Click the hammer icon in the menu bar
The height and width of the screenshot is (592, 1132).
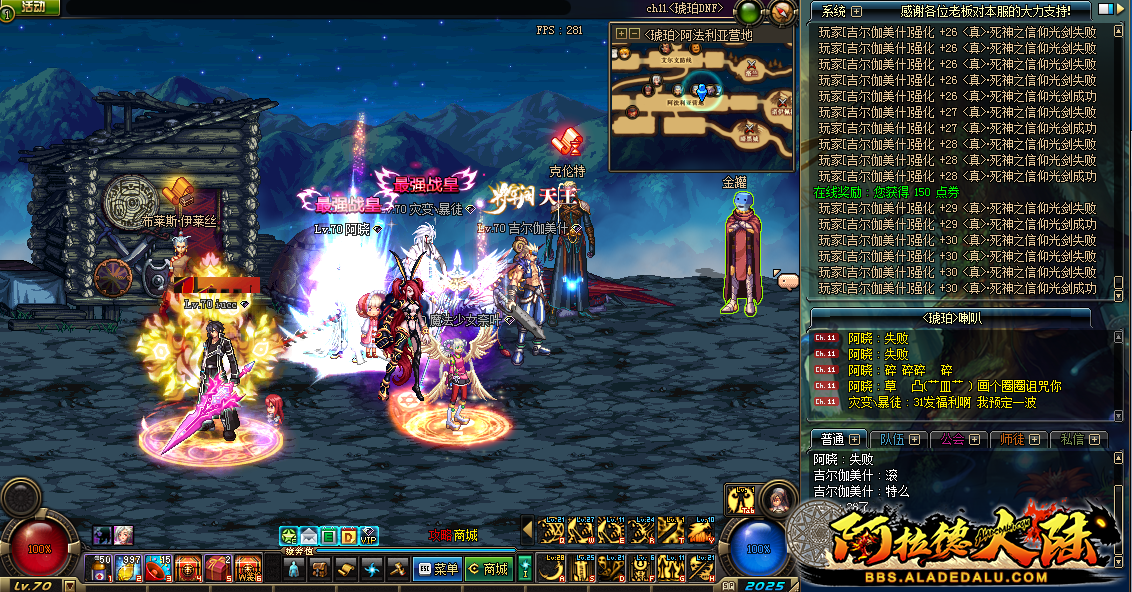tap(397, 569)
